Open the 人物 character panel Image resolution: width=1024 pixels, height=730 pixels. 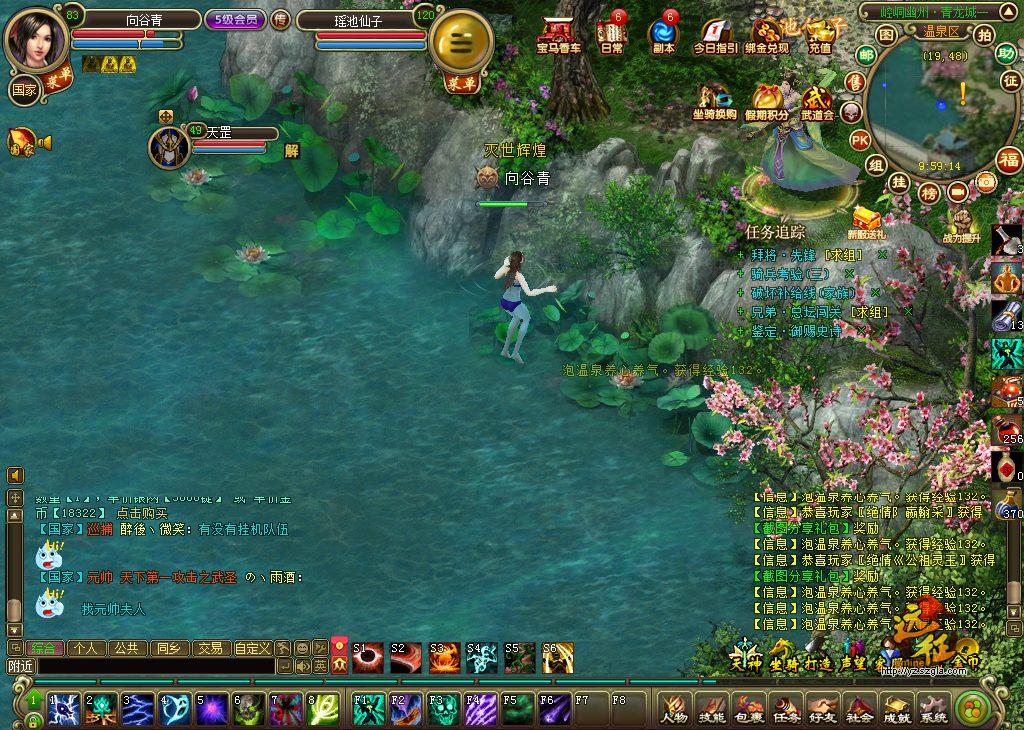tap(675, 709)
